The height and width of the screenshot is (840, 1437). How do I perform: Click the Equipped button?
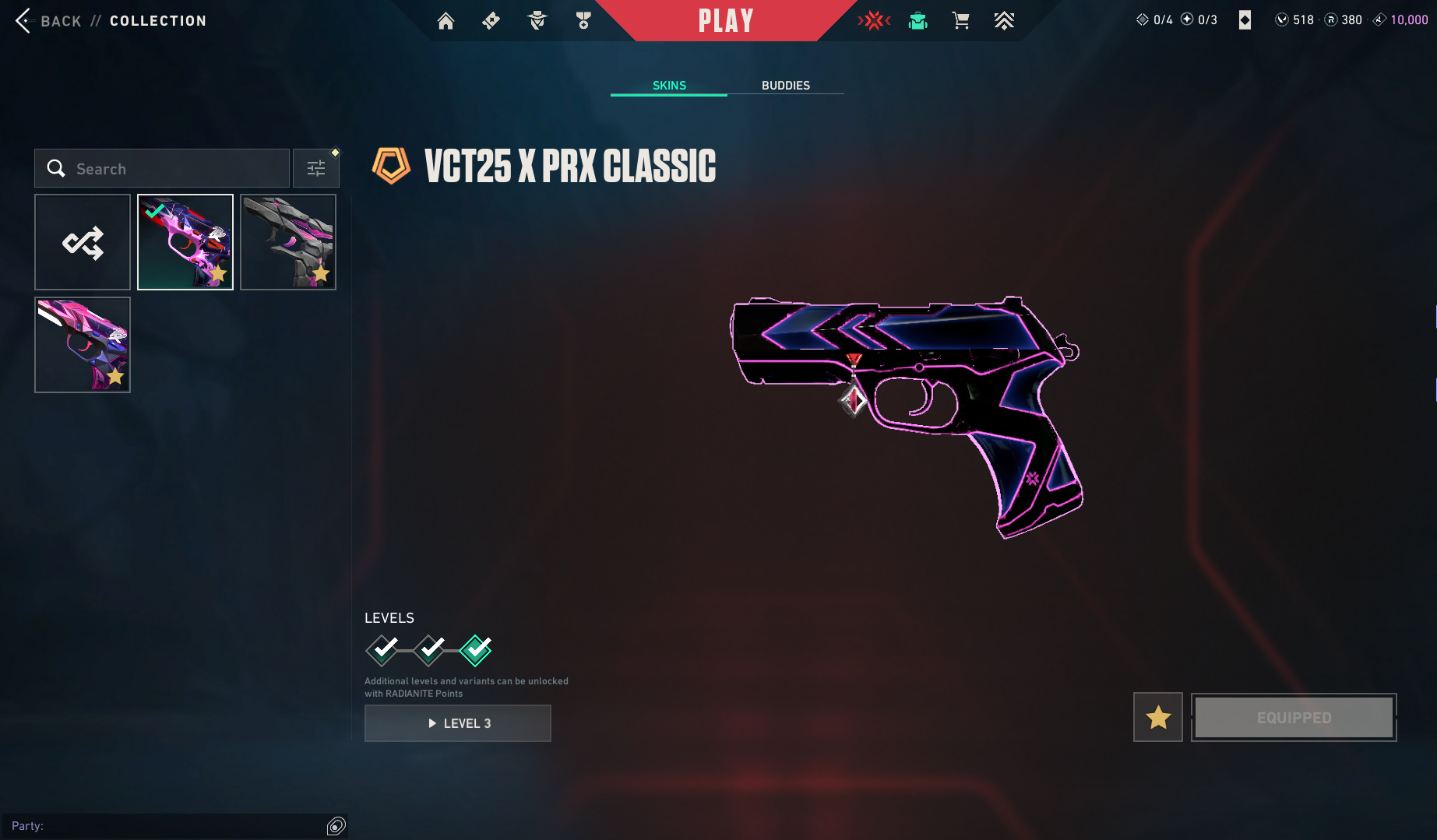(x=1294, y=717)
